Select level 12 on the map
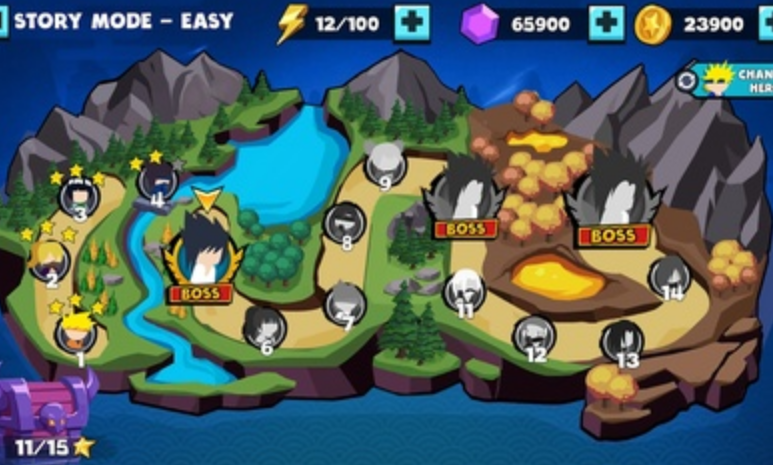 [534, 336]
